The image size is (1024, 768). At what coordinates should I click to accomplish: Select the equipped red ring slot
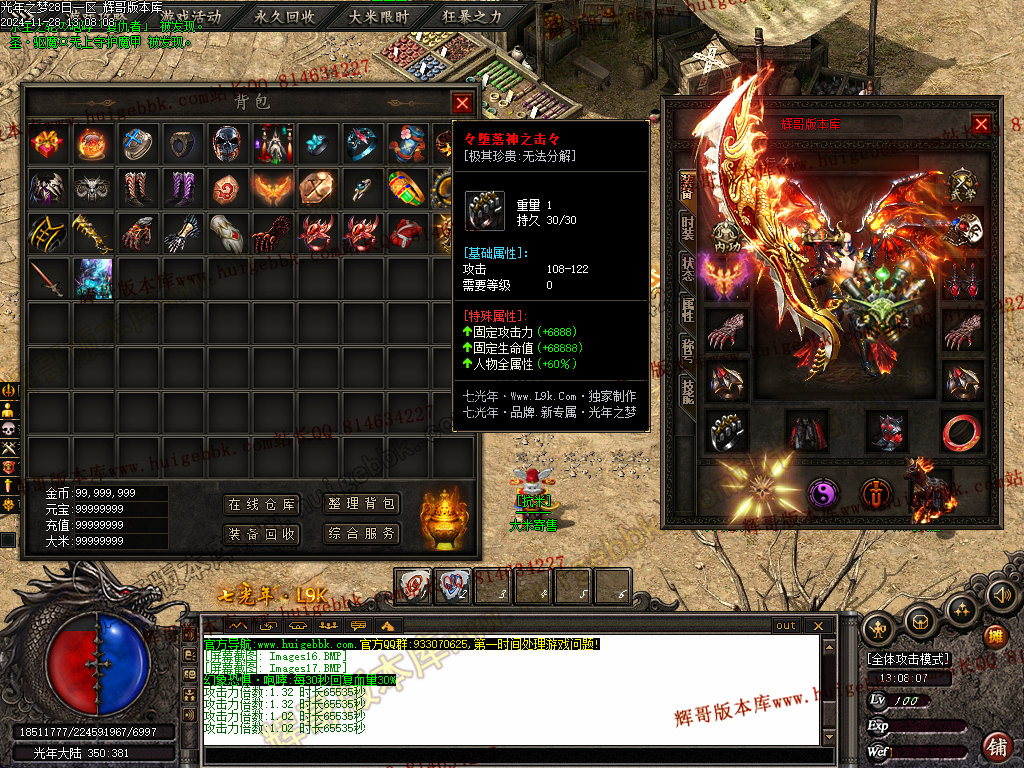962,431
